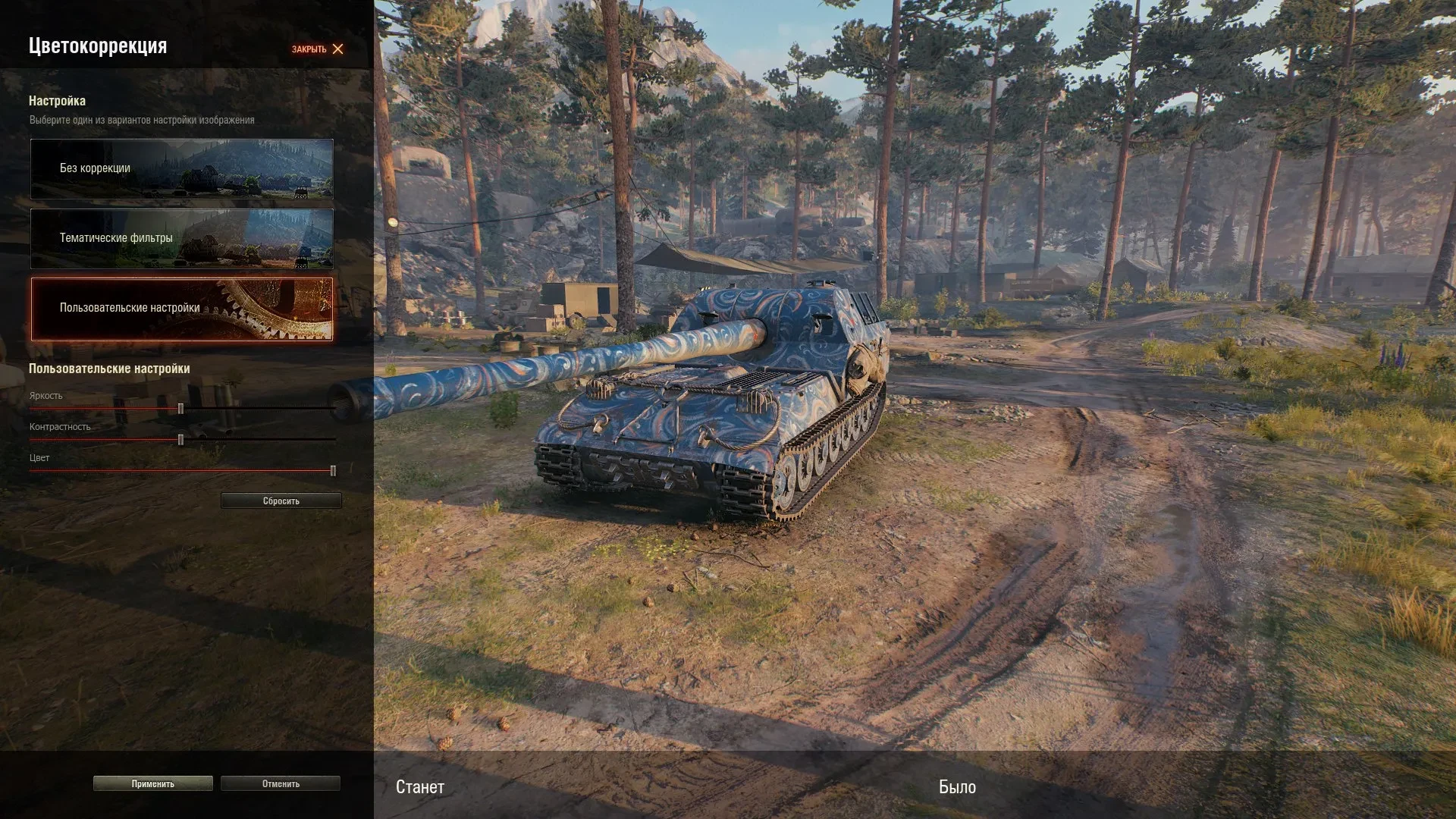Click the Контрастность slider handle
The height and width of the screenshot is (819, 1456).
[180, 440]
